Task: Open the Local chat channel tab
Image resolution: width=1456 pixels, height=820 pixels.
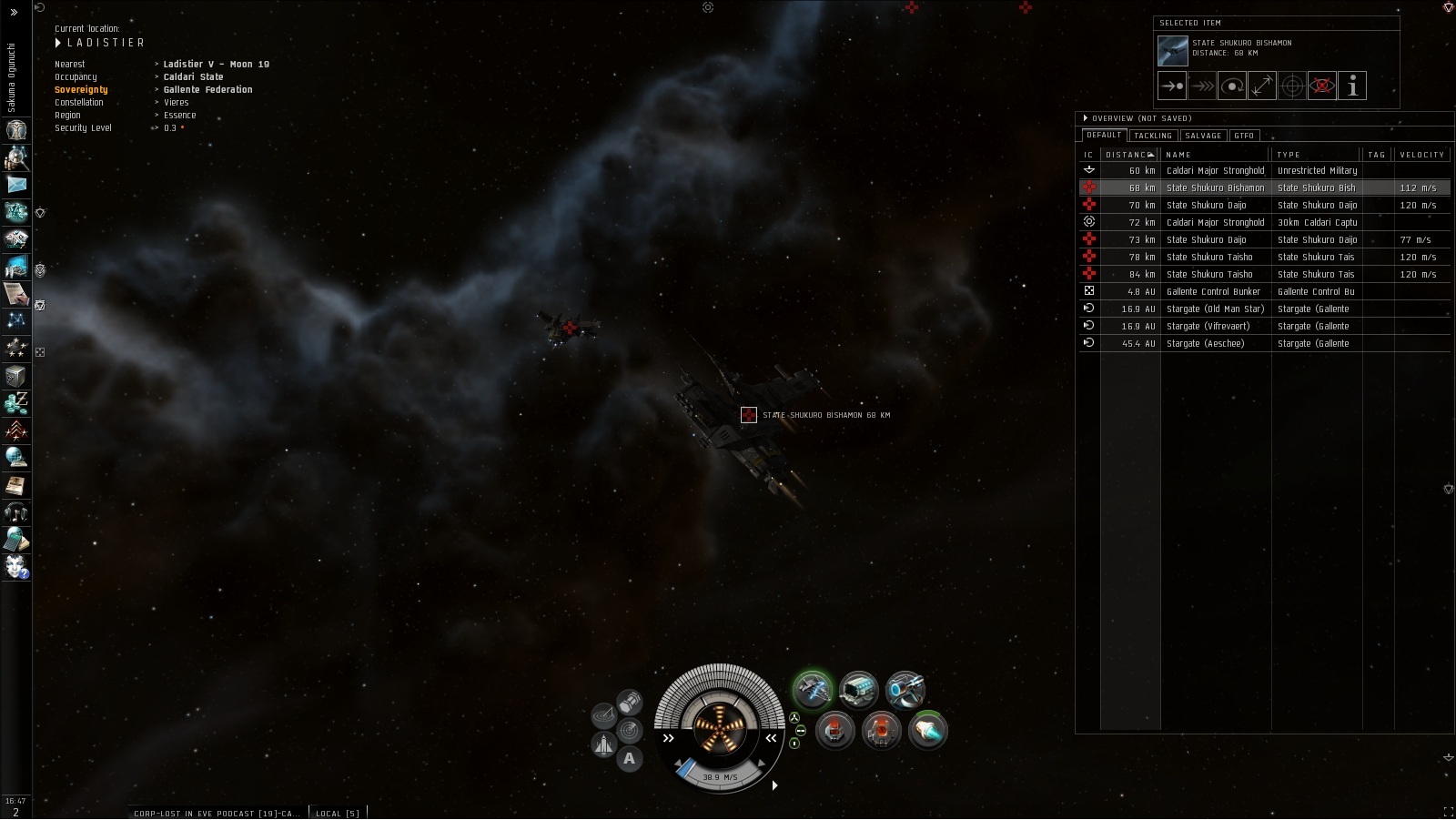Action: coord(338,813)
